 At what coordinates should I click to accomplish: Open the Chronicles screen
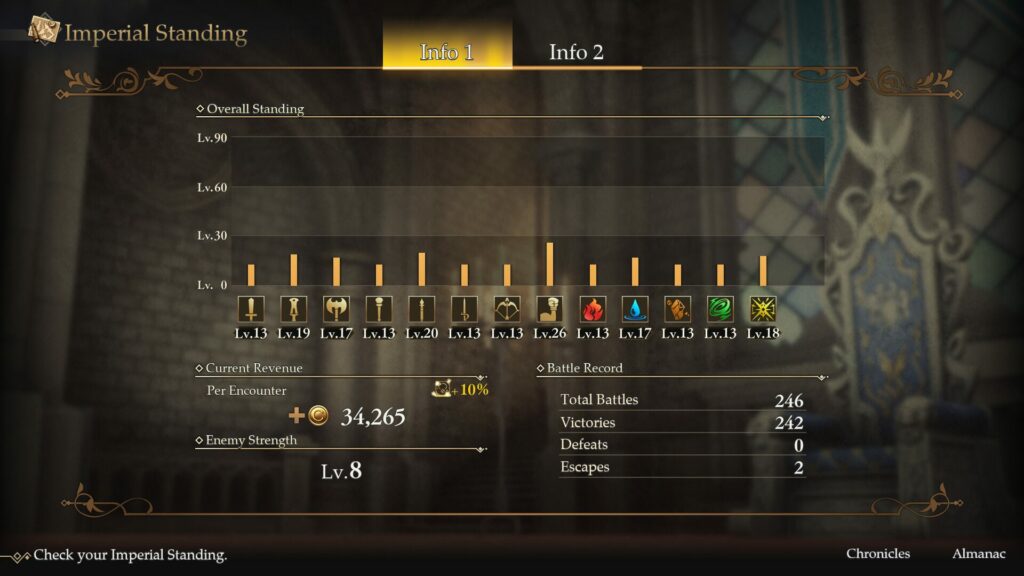tap(878, 553)
